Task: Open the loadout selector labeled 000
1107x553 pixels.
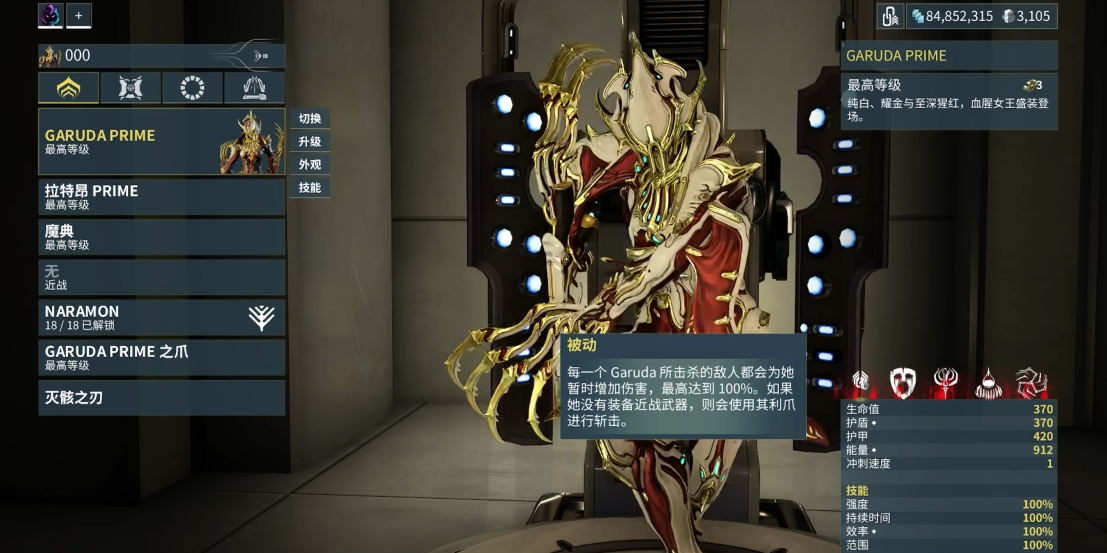Action: tap(160, 56)
